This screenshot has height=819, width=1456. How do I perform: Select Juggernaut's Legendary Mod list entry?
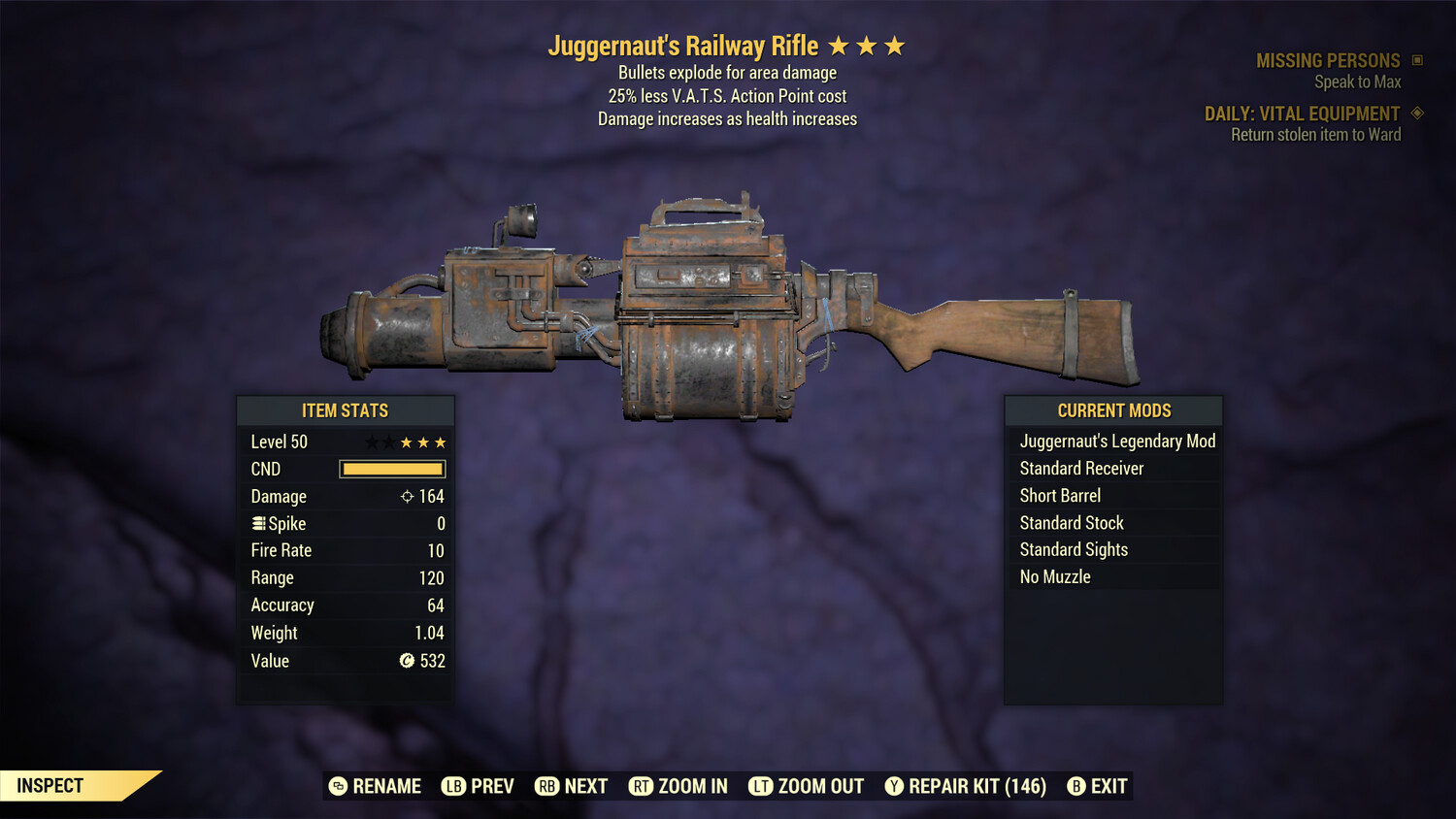coord(1116,441)
